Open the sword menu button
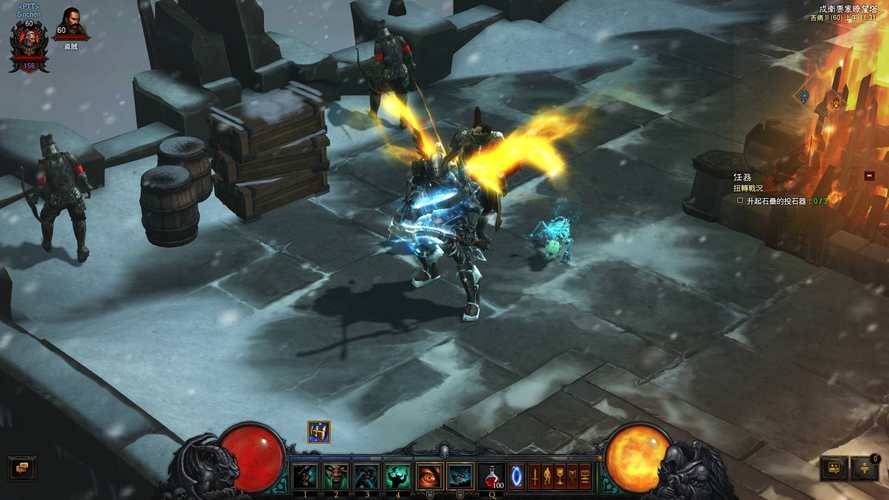Screen dimensions: 889x500 535,475
